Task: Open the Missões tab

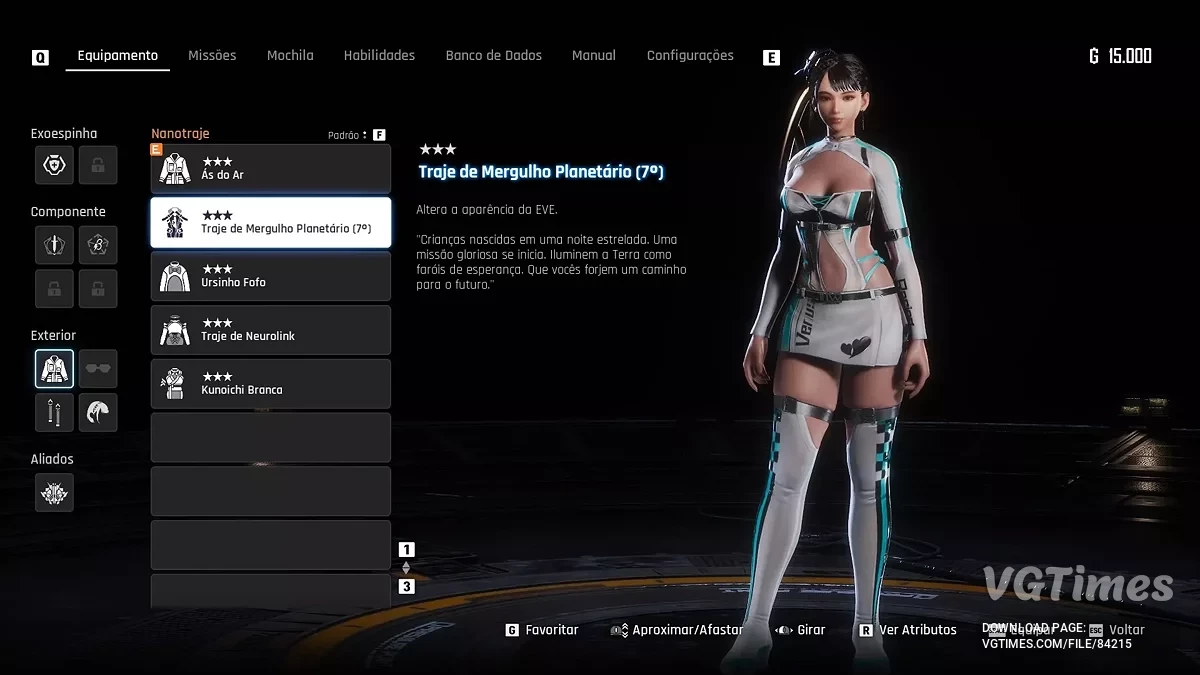Action: (212, 56)
